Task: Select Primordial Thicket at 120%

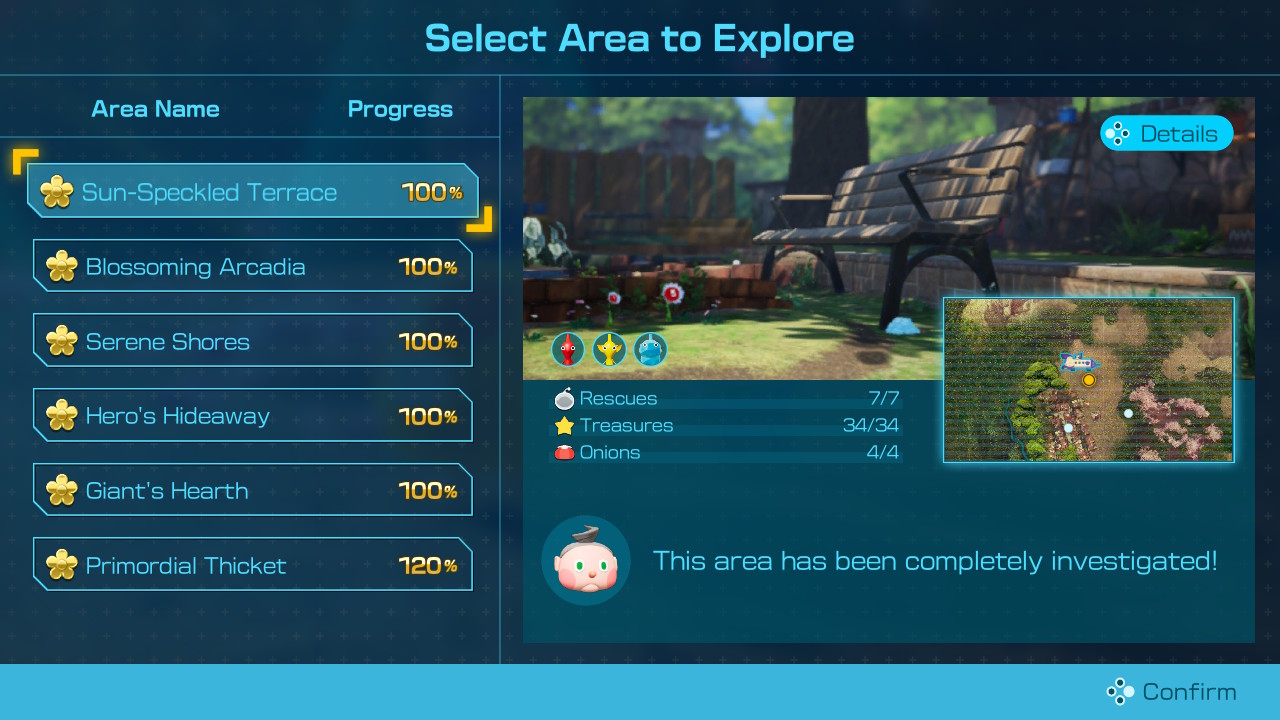Action: click(x=252, y=565)
